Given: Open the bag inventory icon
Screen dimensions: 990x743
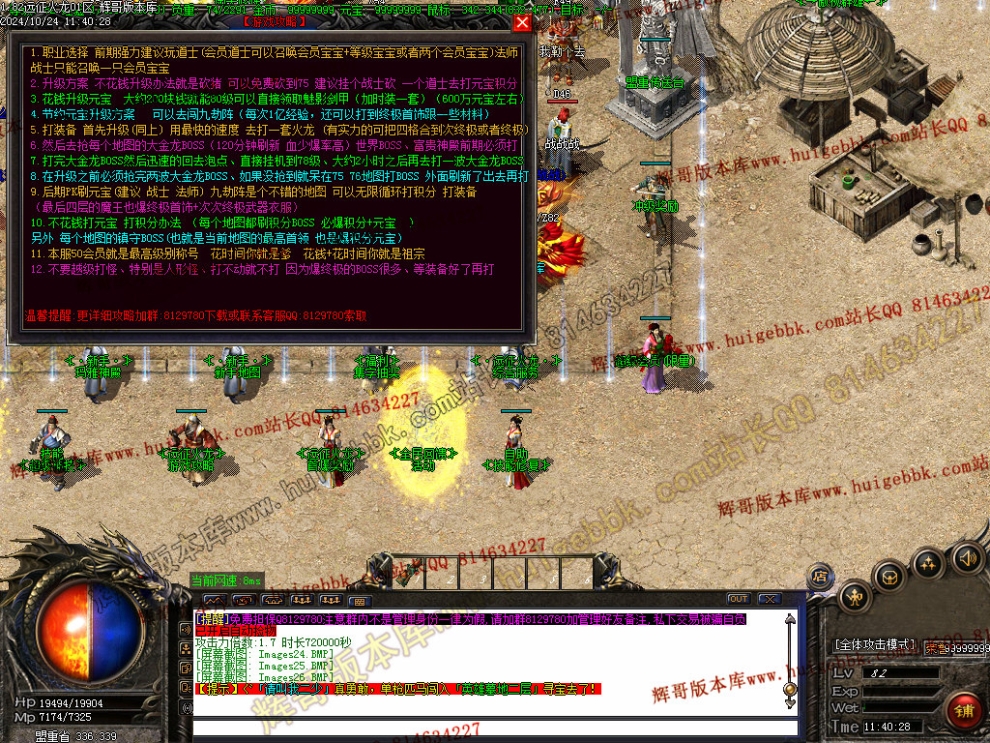Looking at the screenshot, I should [890, 577].
